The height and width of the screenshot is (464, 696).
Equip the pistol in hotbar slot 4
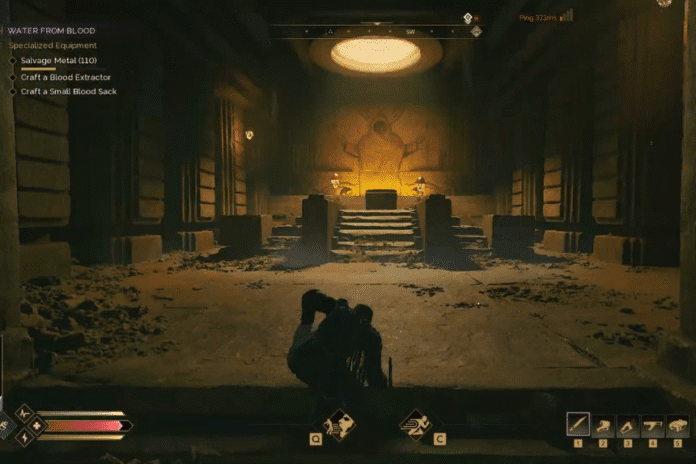pos(653,424)
